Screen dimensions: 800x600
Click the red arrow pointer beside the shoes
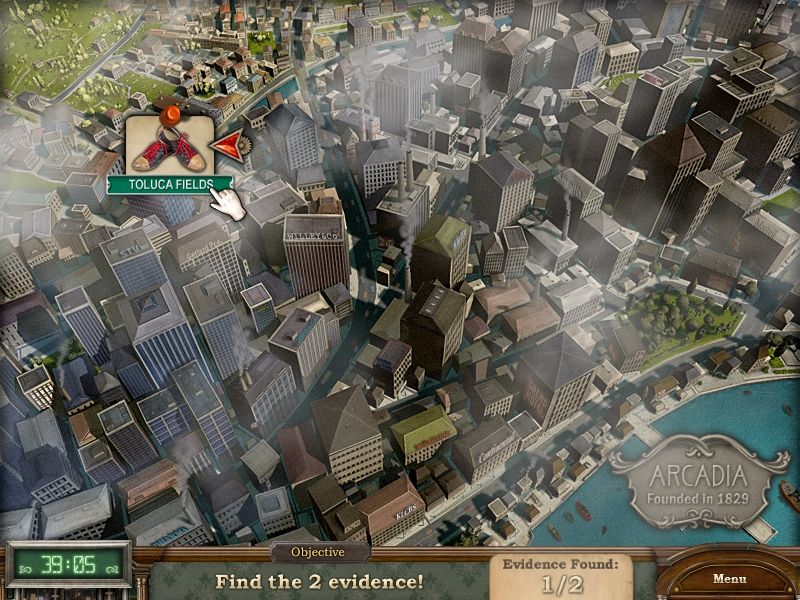tap(231, 147)
